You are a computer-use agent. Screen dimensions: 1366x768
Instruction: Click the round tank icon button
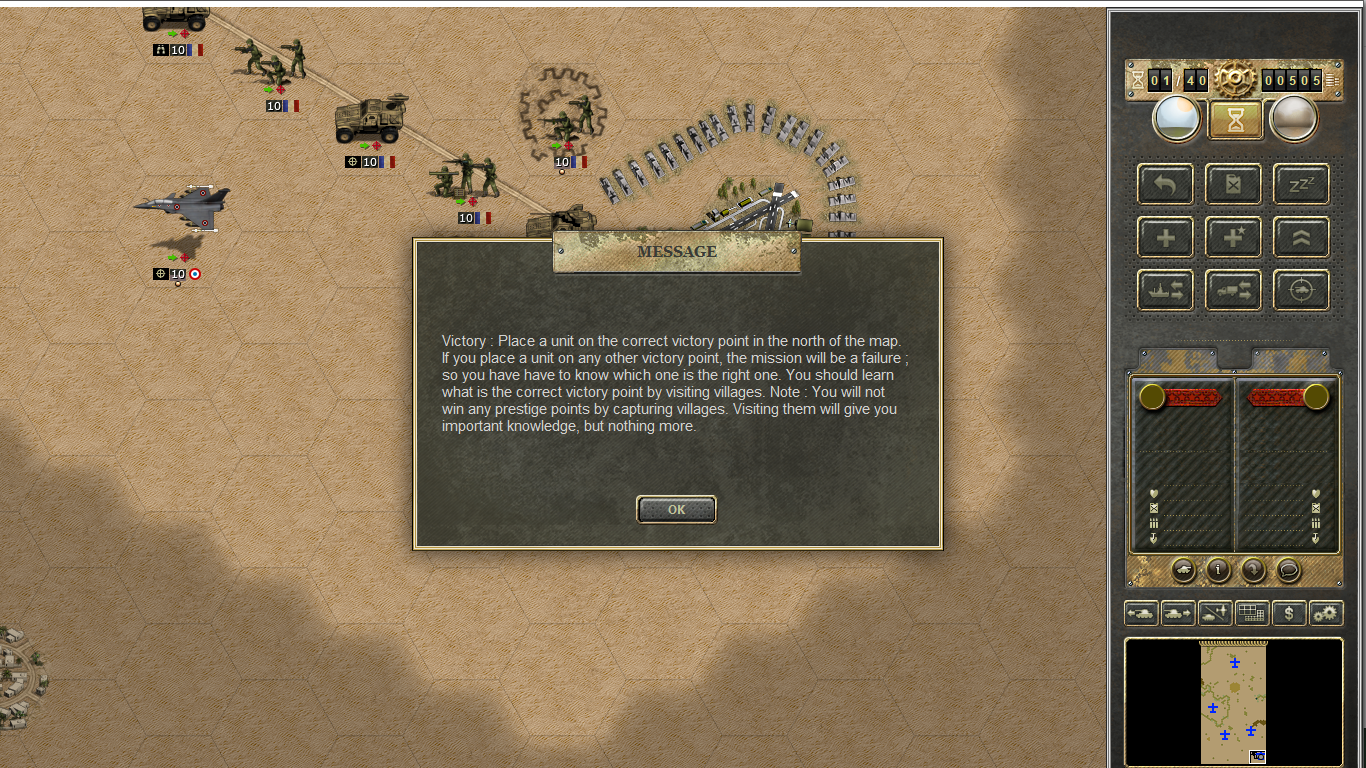1183,569
